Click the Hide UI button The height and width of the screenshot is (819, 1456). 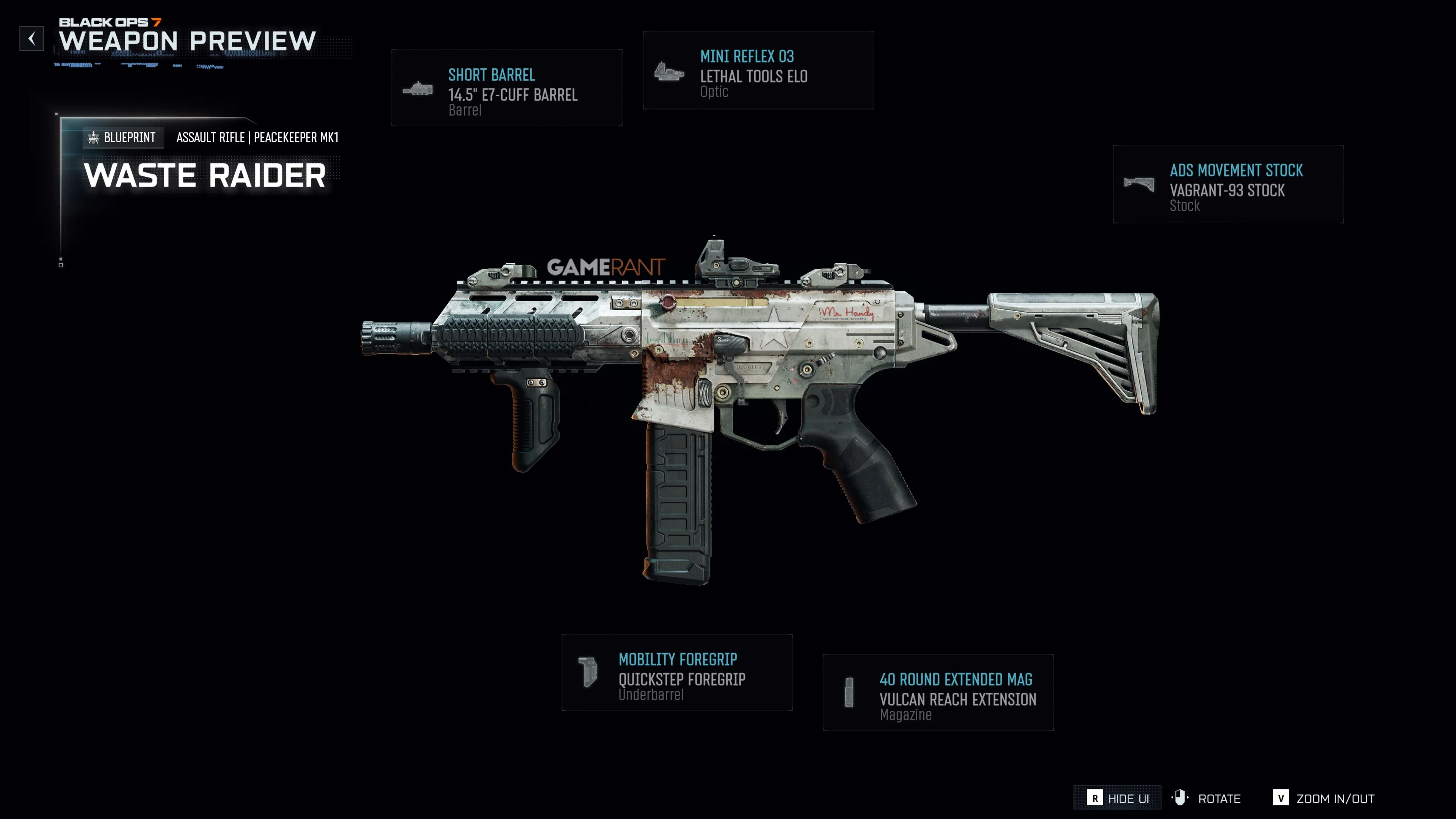pyautogui.click(x=1117, y=798)
